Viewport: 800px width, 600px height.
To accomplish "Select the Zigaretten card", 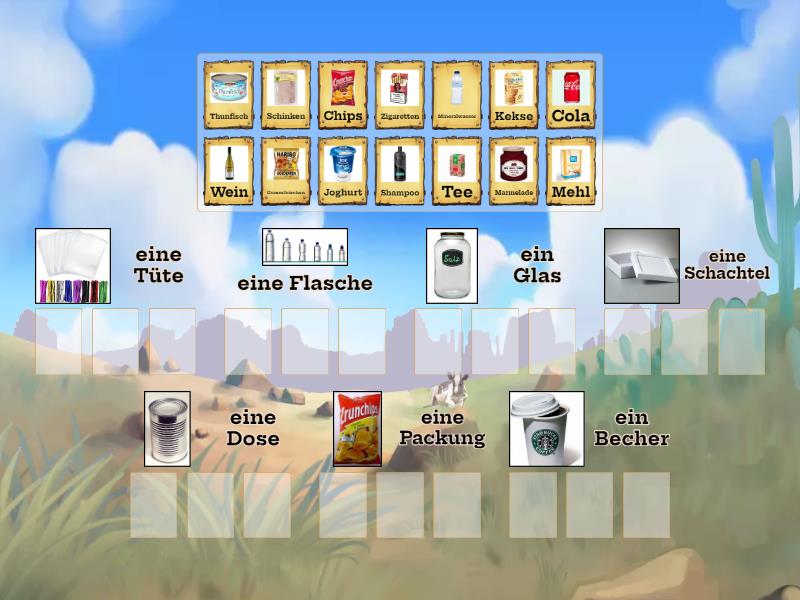I will point(399,95).
